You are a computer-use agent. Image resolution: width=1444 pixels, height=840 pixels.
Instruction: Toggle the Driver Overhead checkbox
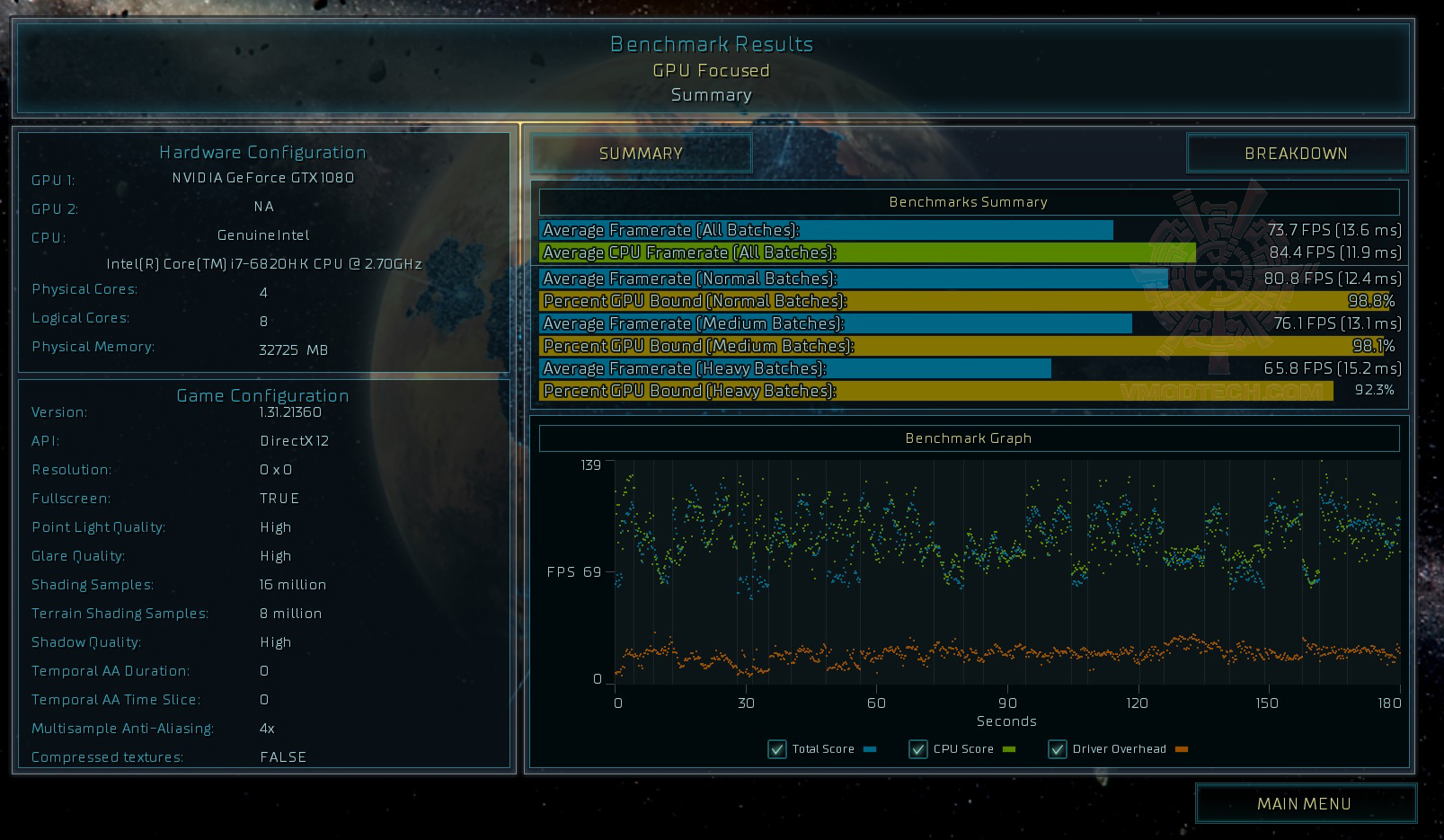click(1057, 748)
